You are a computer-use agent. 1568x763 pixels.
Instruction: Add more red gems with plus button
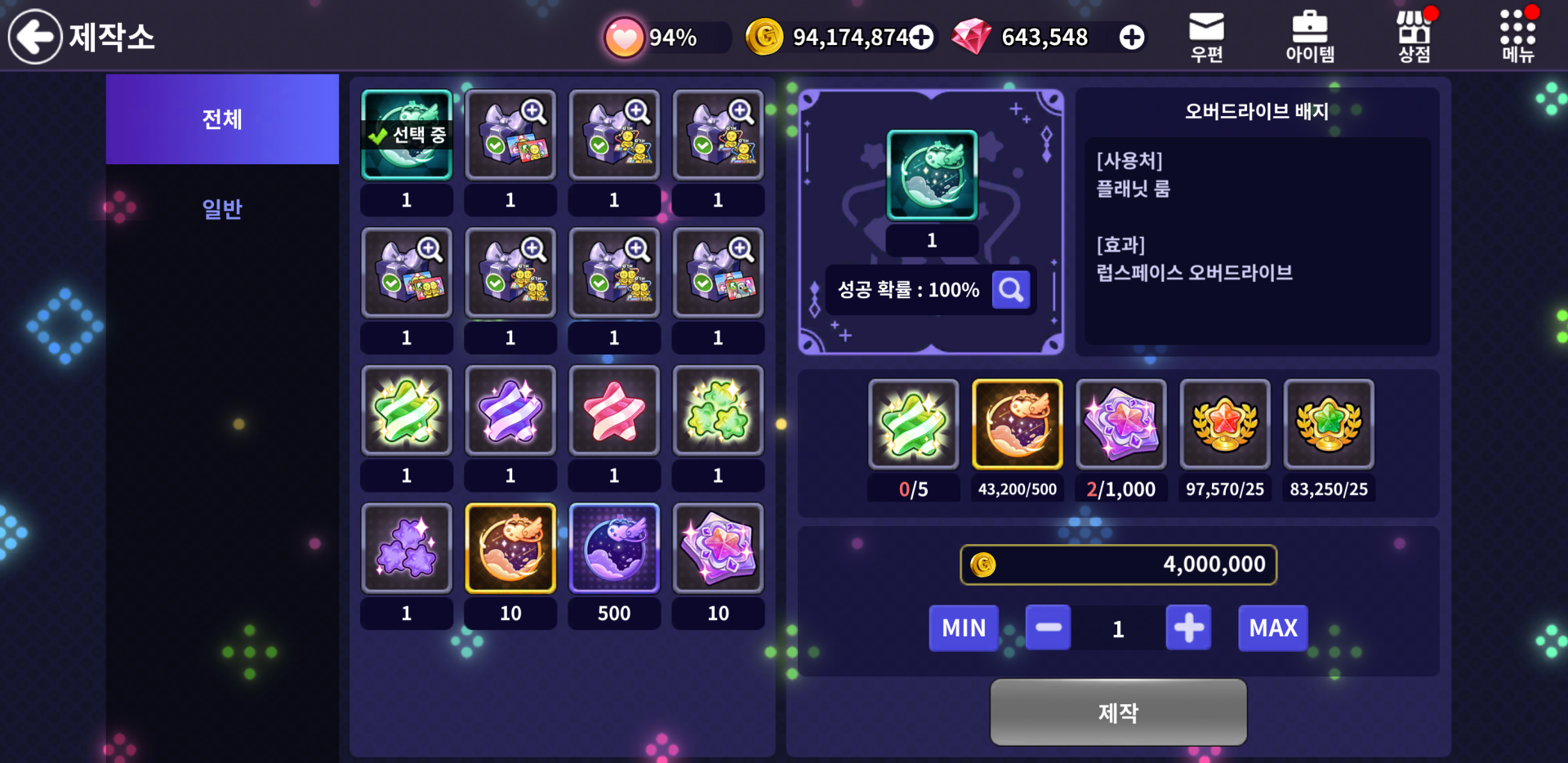click(x=1132, y=38)
